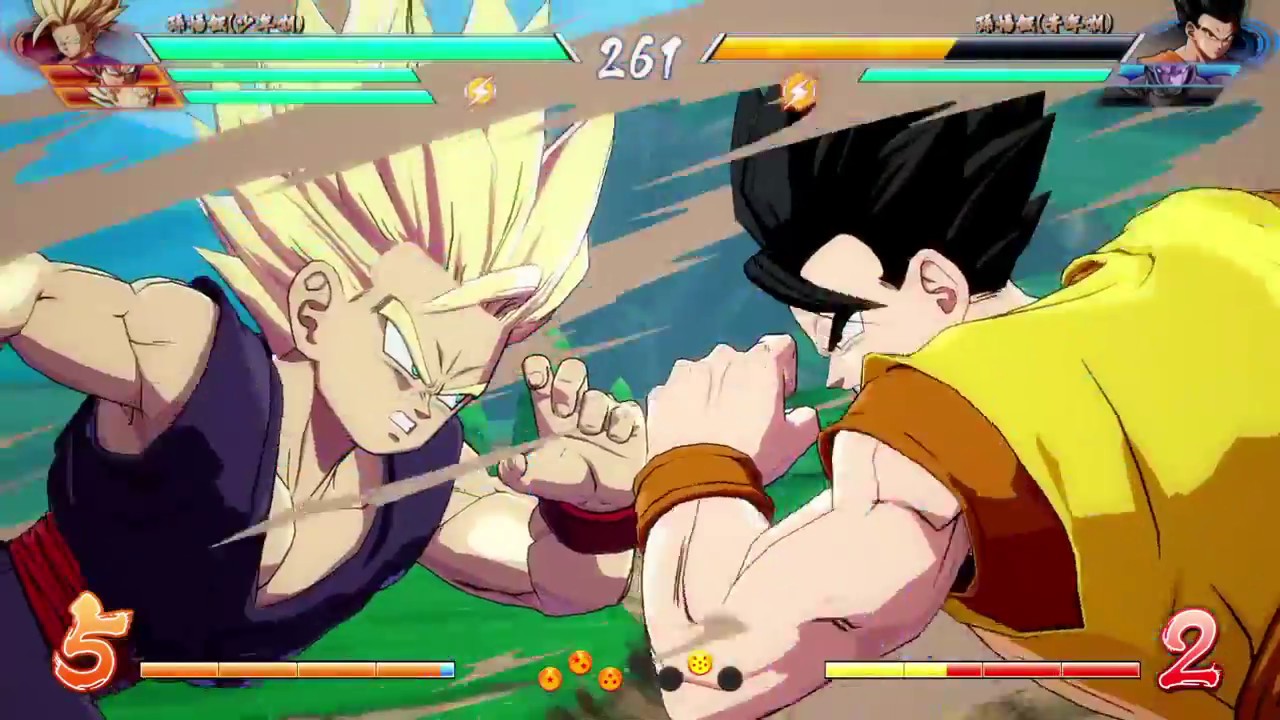Click the spark icon beside the right health bars

(x=797, y=90)
